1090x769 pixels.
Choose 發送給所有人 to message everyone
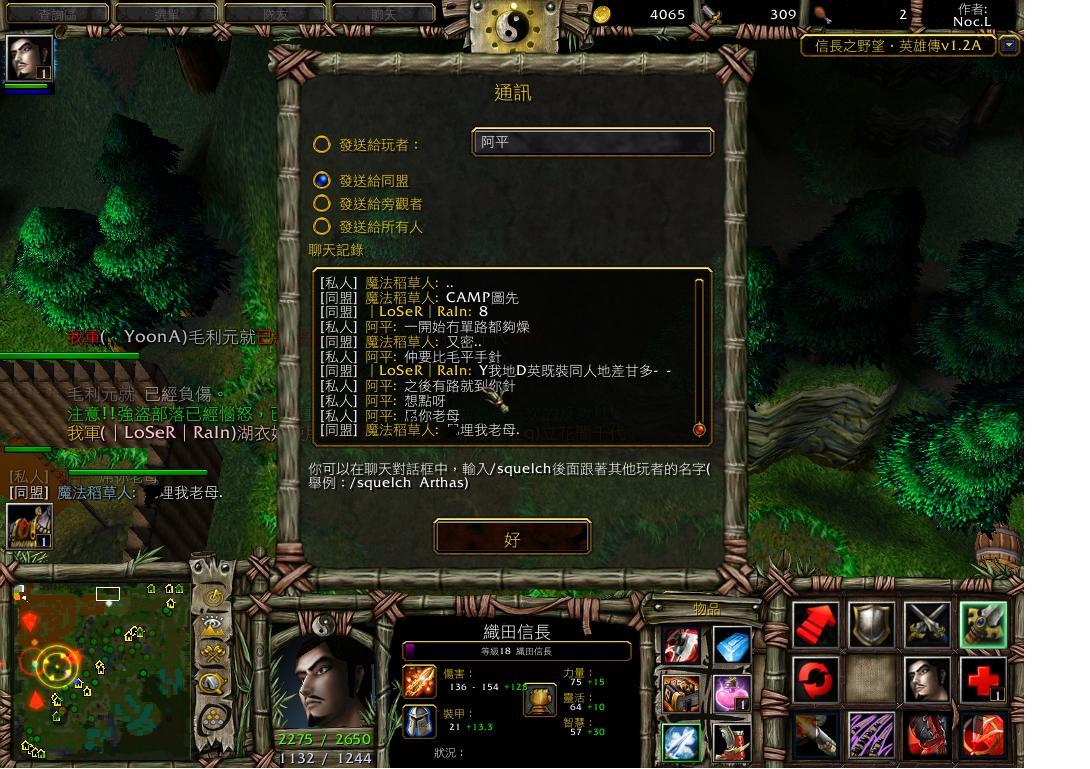pyautogui.click(x=321, y=227)
